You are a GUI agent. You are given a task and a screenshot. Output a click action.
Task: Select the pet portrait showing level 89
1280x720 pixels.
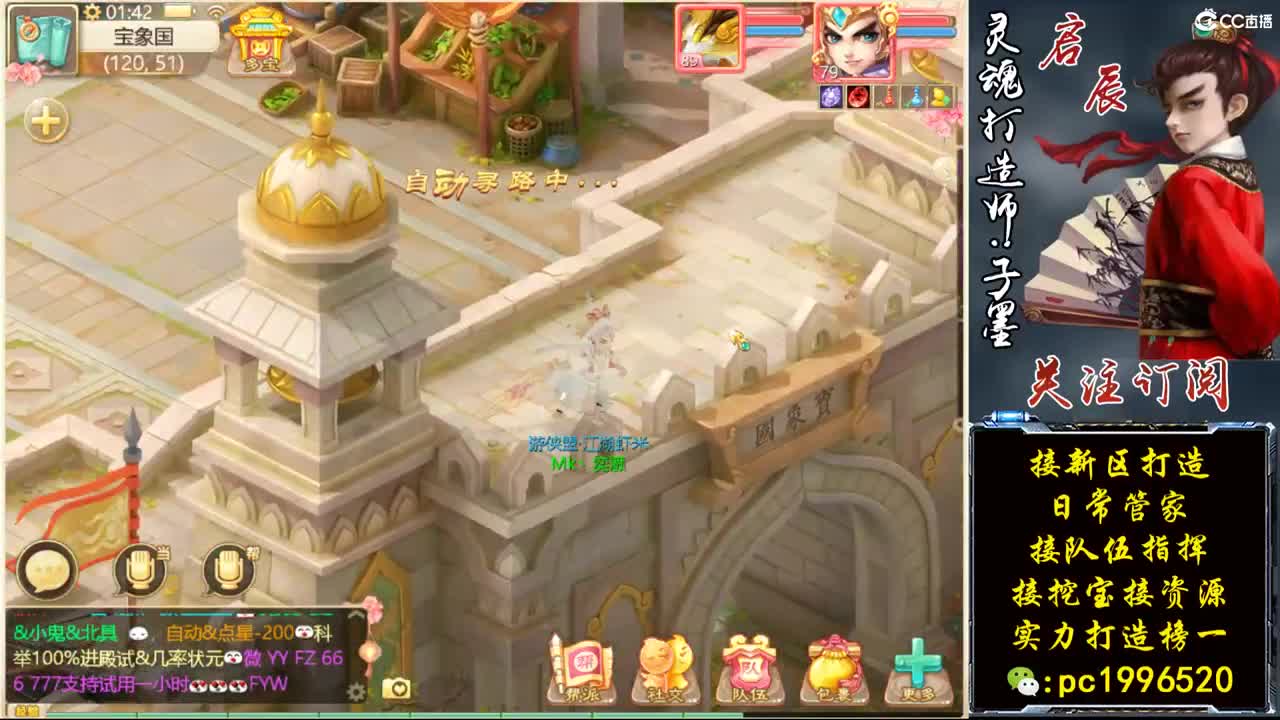tap(712, 40)
